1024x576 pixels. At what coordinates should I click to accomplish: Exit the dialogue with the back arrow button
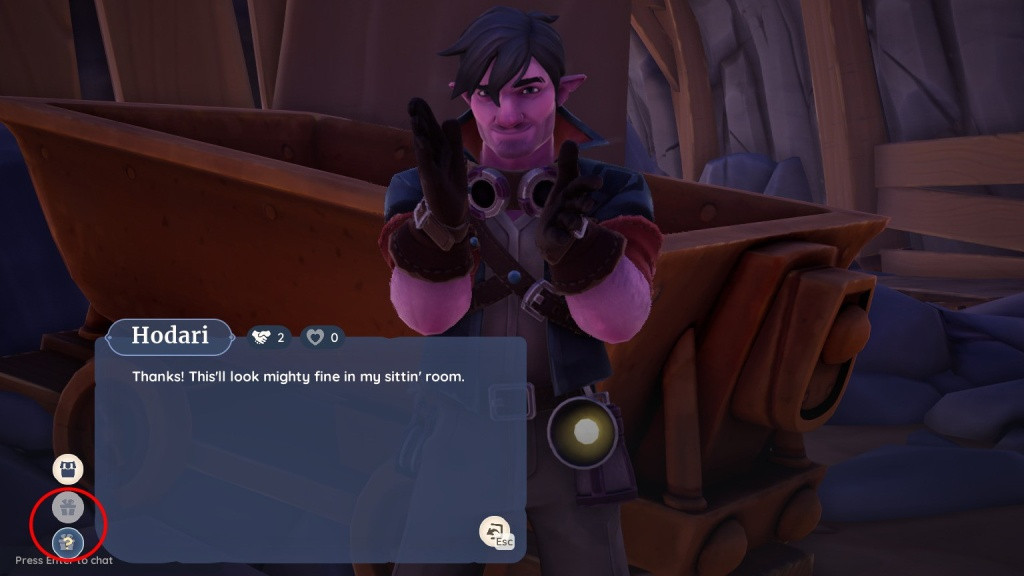tap(494, 531)
